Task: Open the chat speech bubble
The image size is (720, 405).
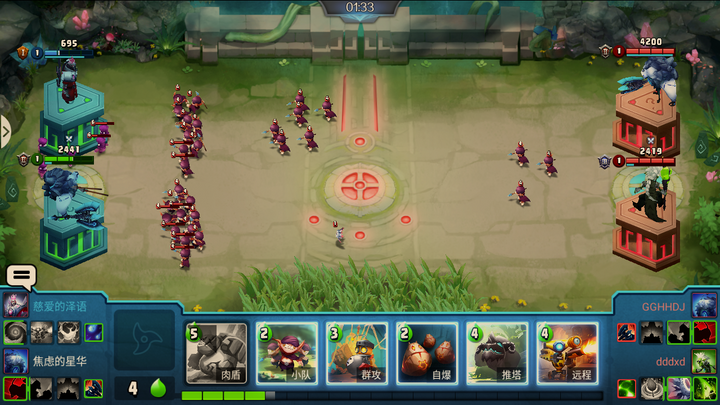Action: [20, 276]
